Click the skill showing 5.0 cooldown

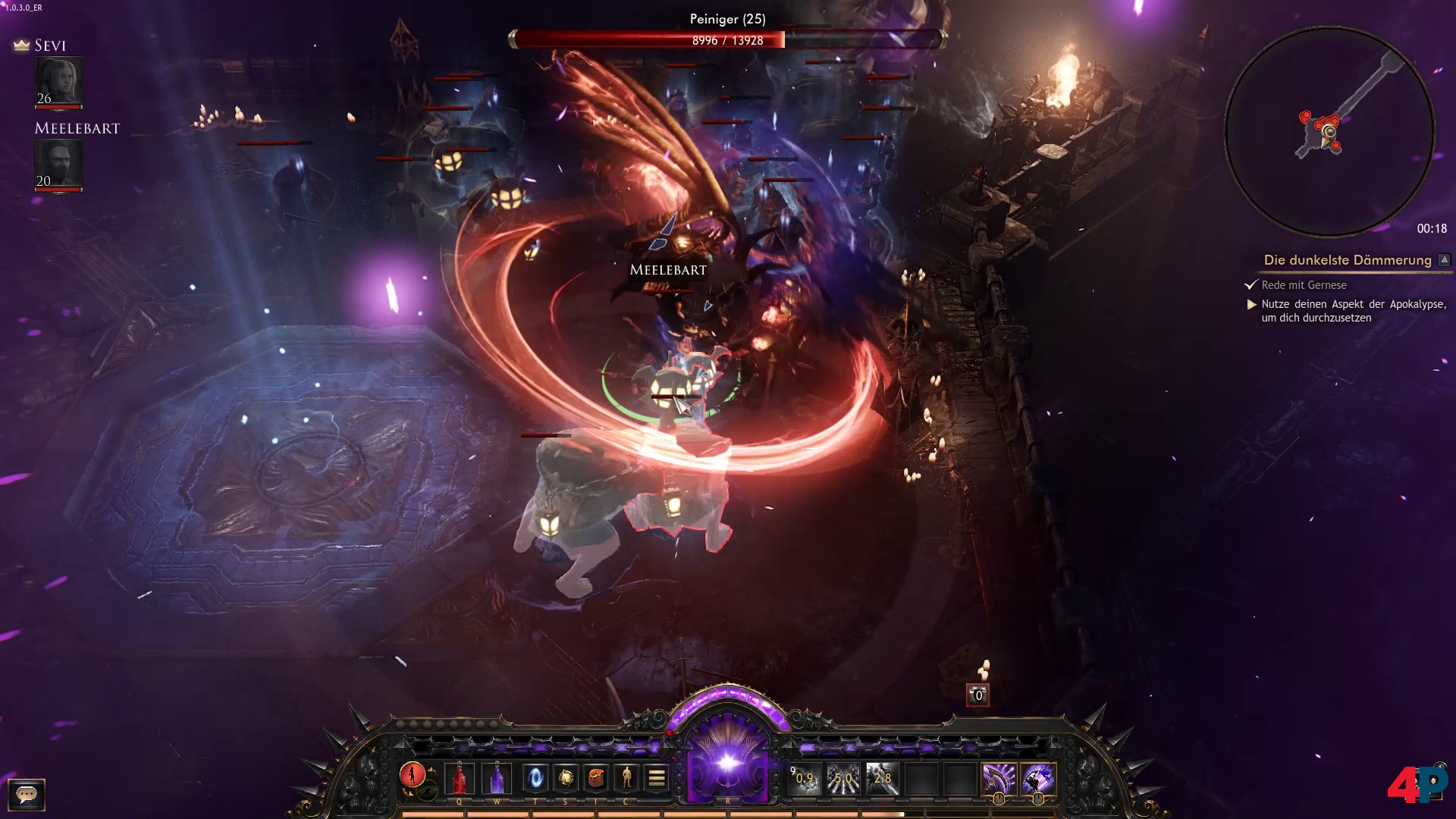[843, 779]
